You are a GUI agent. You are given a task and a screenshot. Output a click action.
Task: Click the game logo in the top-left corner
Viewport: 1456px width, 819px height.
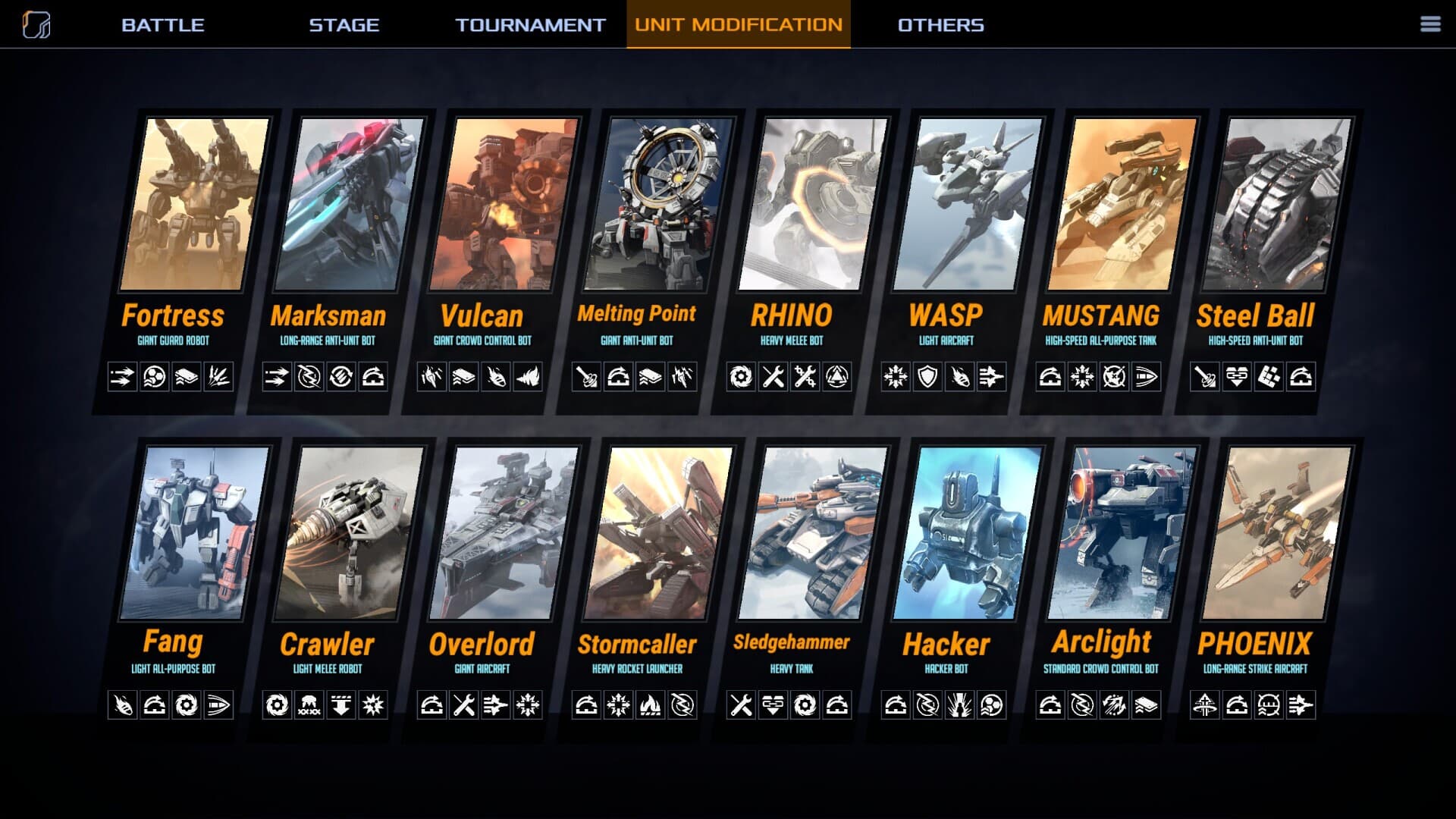click(x=36, y=24)
